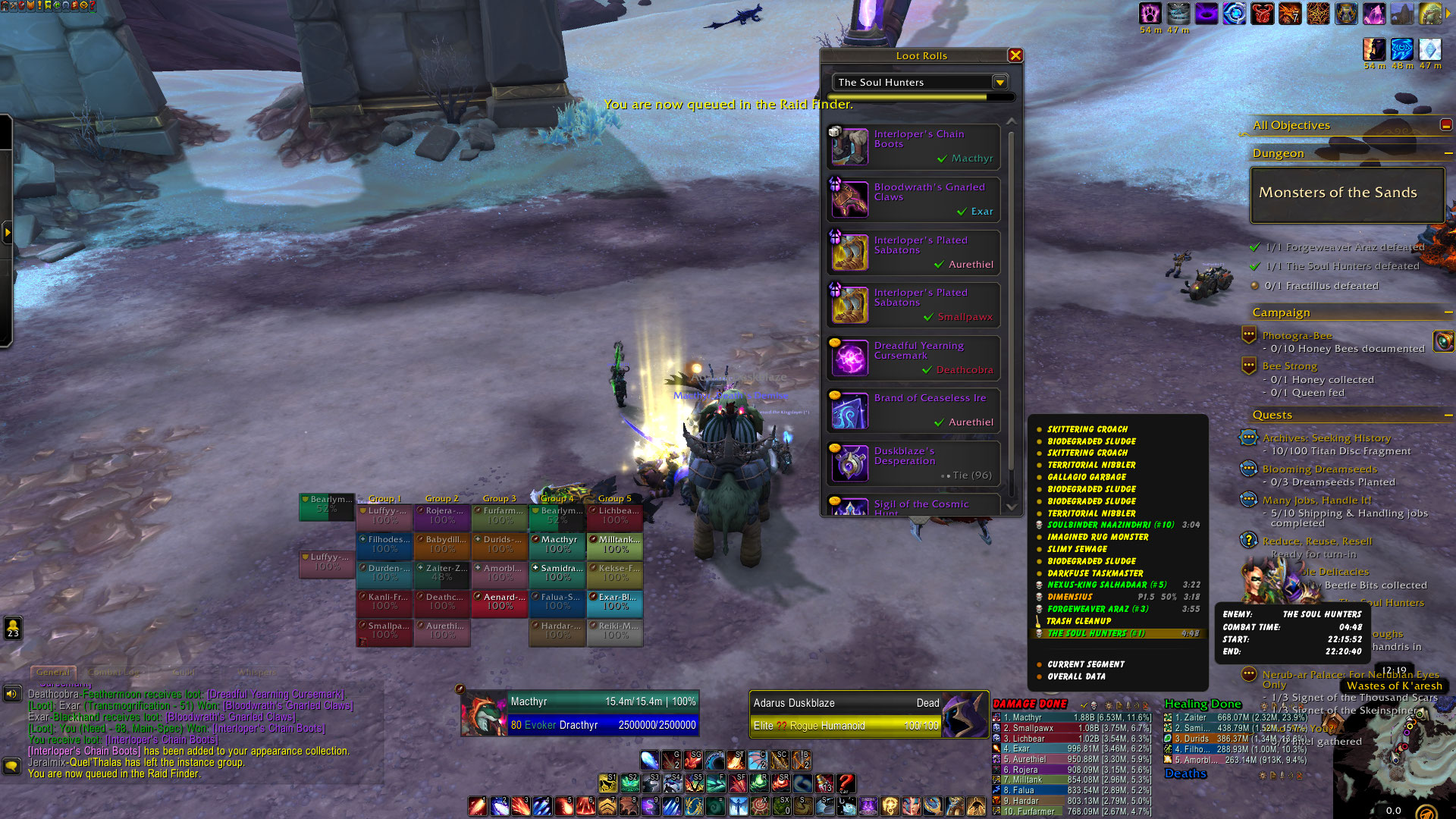Open the Photogra-Bee campaign quest
Image resolution: width=1456 pixels, height=819 pixels.
[x=1297, y=336]
